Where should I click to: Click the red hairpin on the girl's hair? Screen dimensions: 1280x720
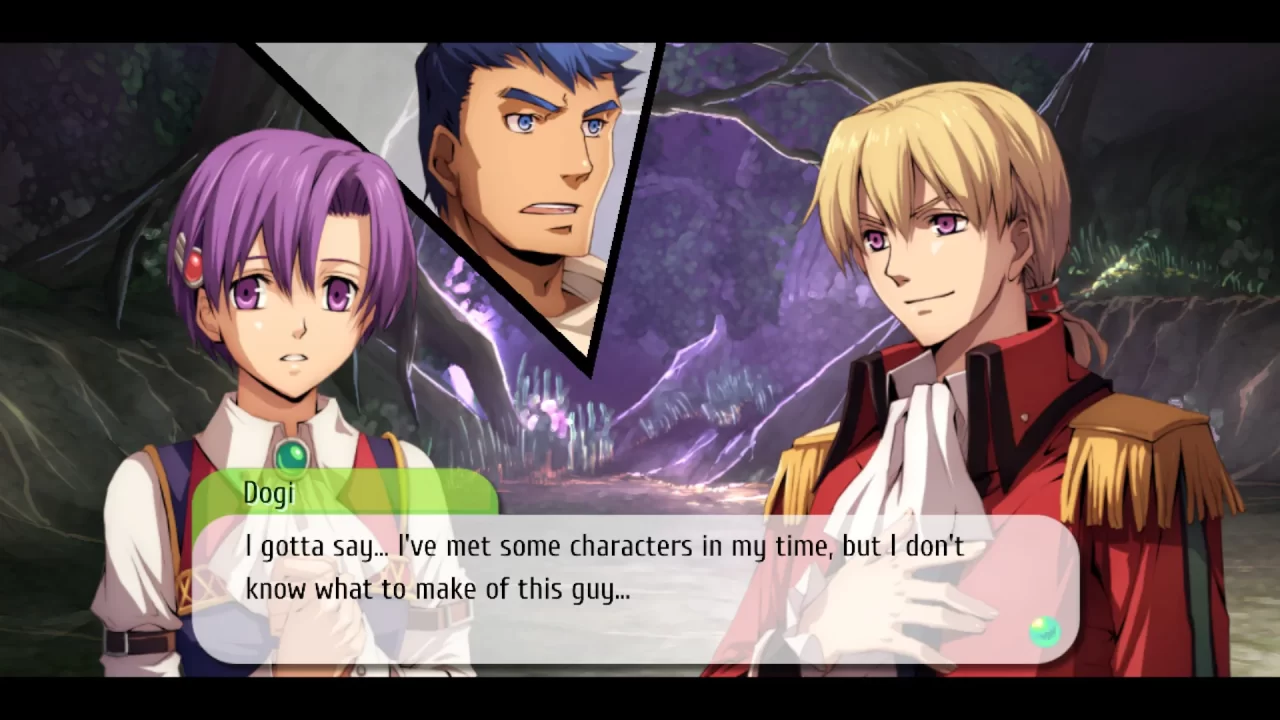pyautogui.click(x=196, y=262)
